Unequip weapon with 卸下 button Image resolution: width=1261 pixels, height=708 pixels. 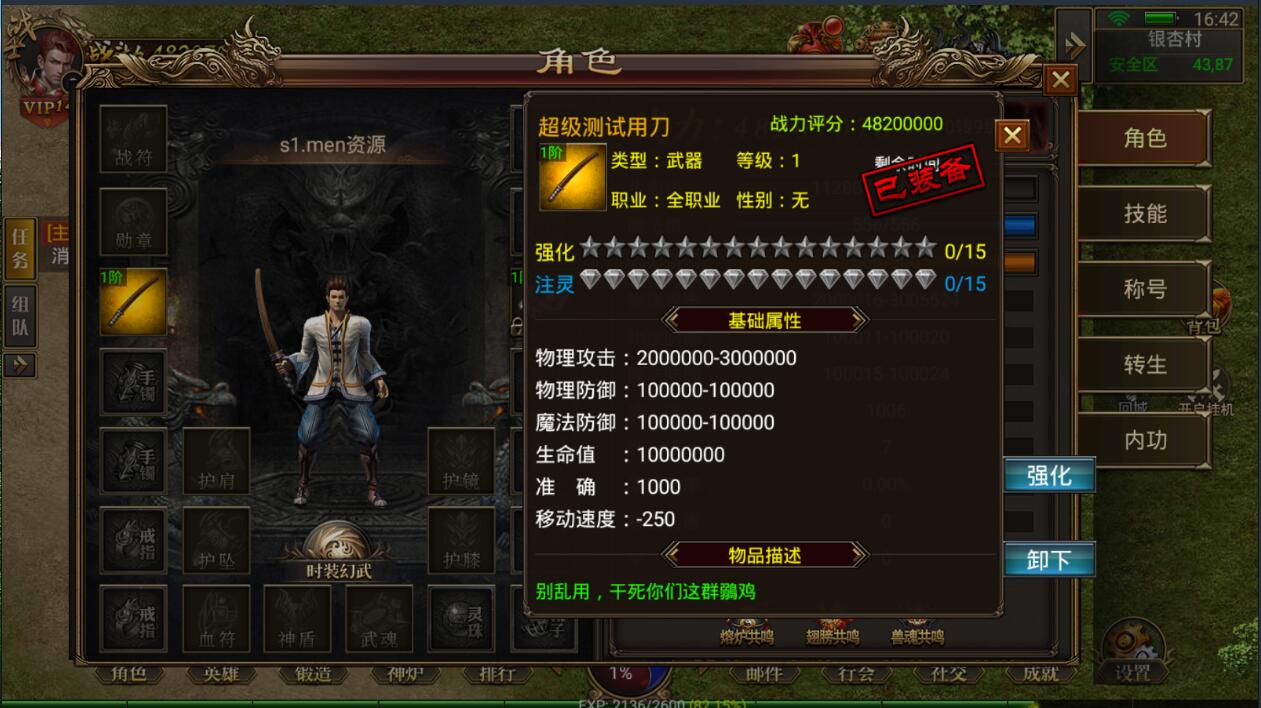[1048, 560]
